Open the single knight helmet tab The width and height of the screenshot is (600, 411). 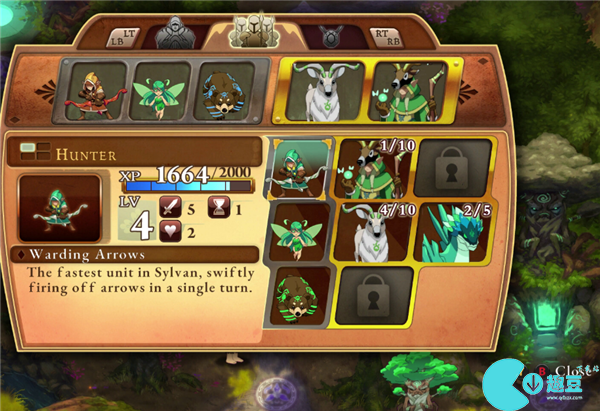coord(180,34)
